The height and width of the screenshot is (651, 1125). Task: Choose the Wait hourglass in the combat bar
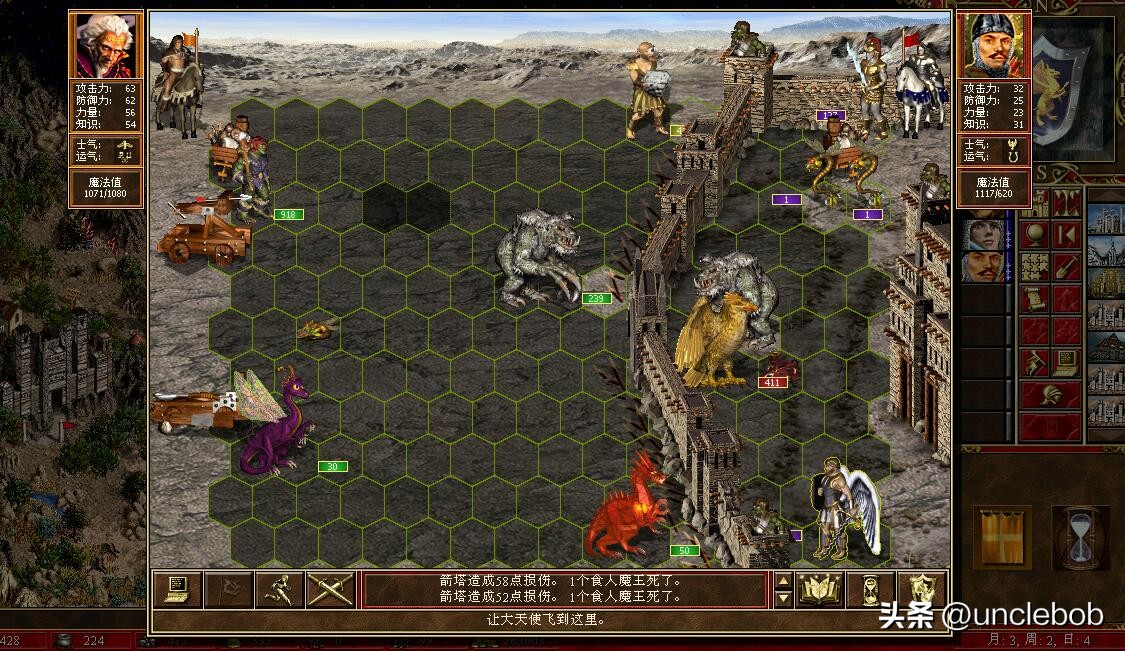[x=870, y=590]
